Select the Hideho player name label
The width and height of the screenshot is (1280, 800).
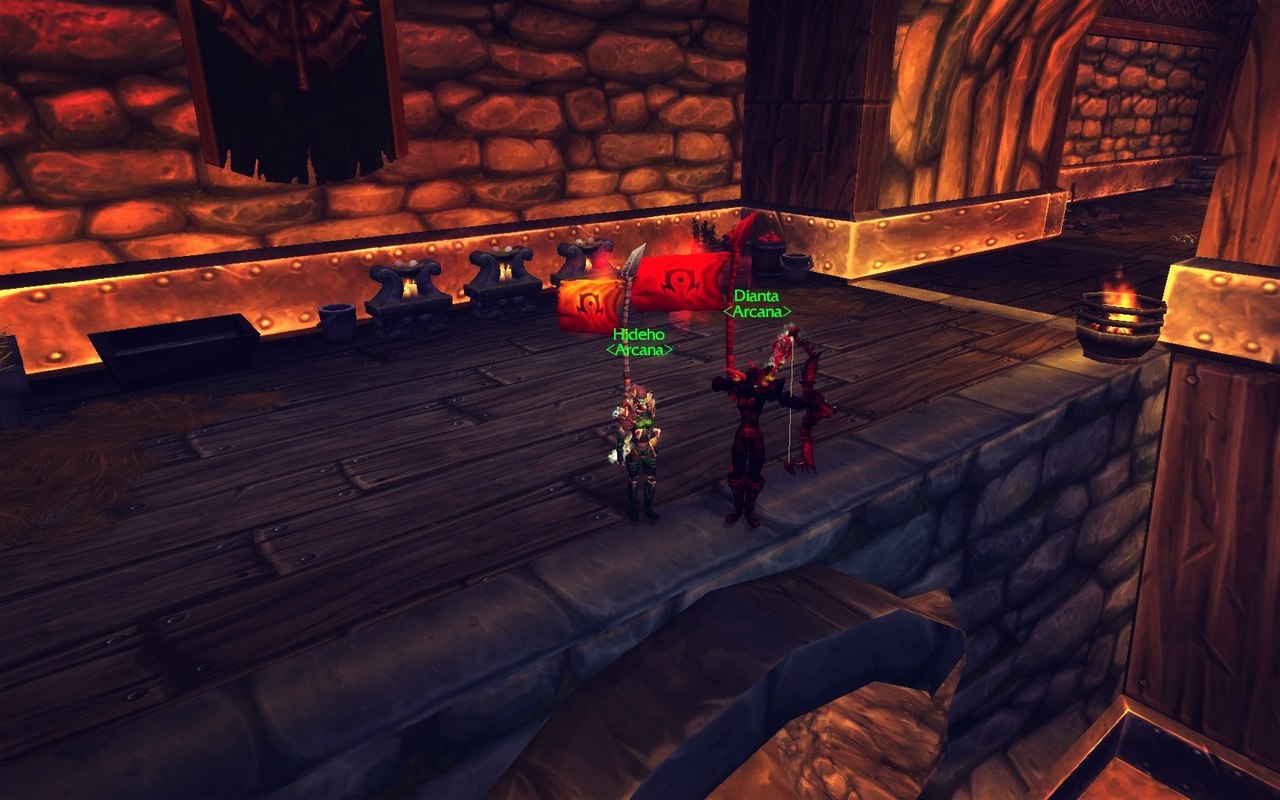point(639,334)
